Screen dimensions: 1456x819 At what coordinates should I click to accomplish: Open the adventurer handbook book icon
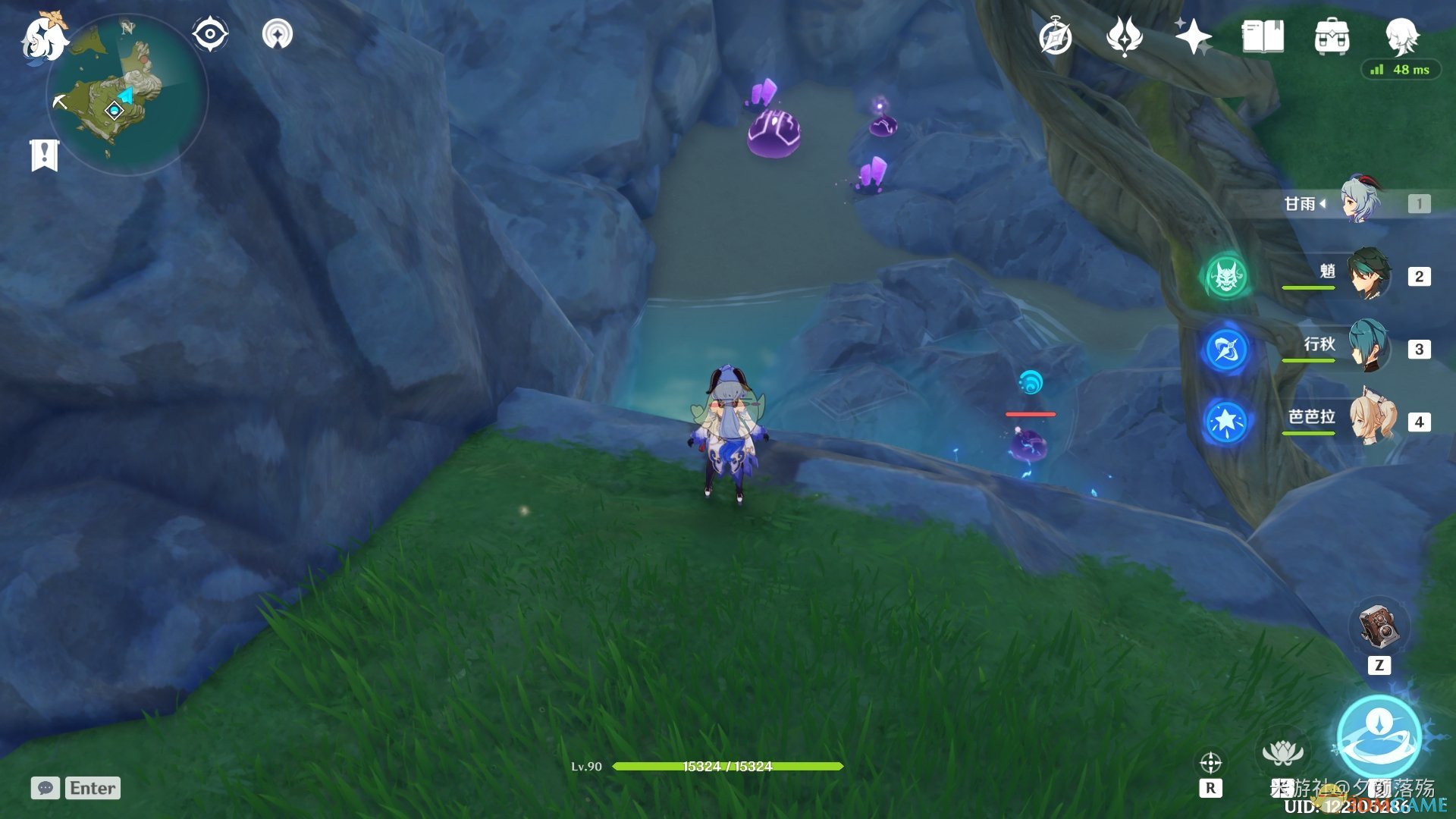[1263, 36]
